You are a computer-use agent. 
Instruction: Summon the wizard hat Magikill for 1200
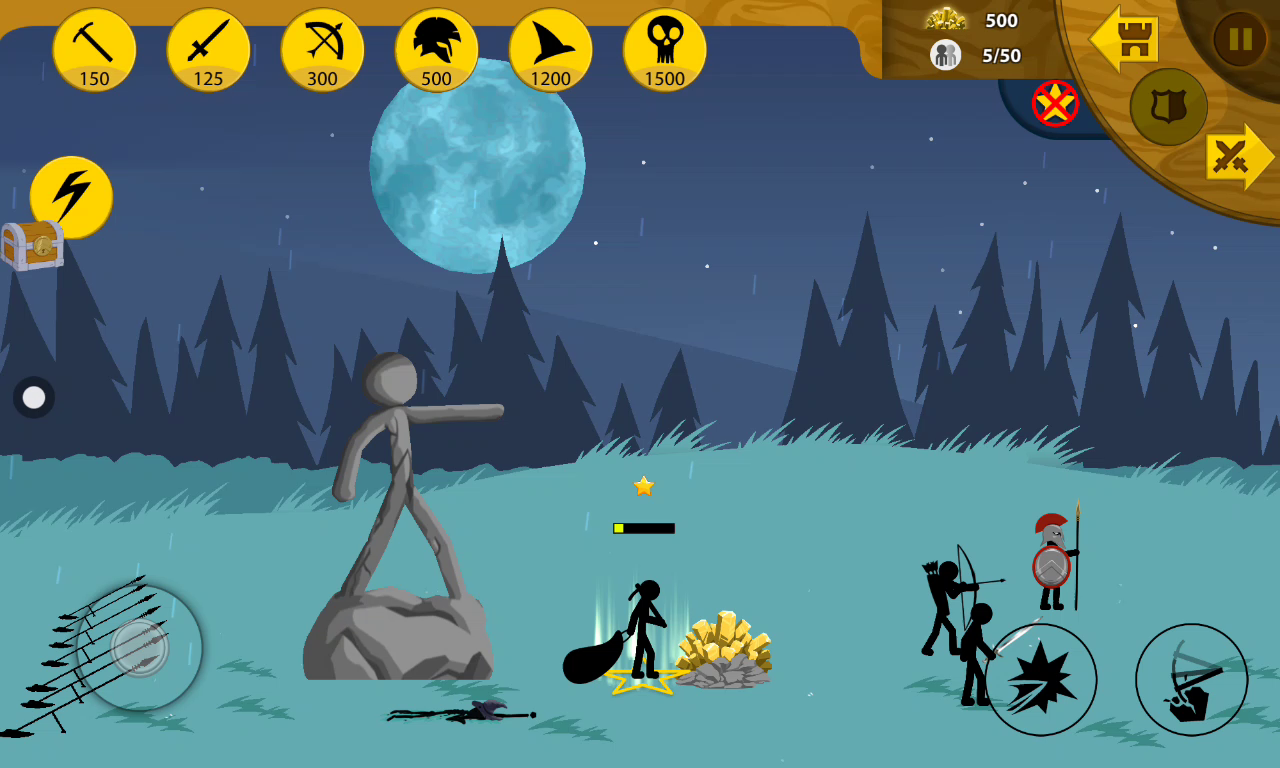(x=550, y=50)
